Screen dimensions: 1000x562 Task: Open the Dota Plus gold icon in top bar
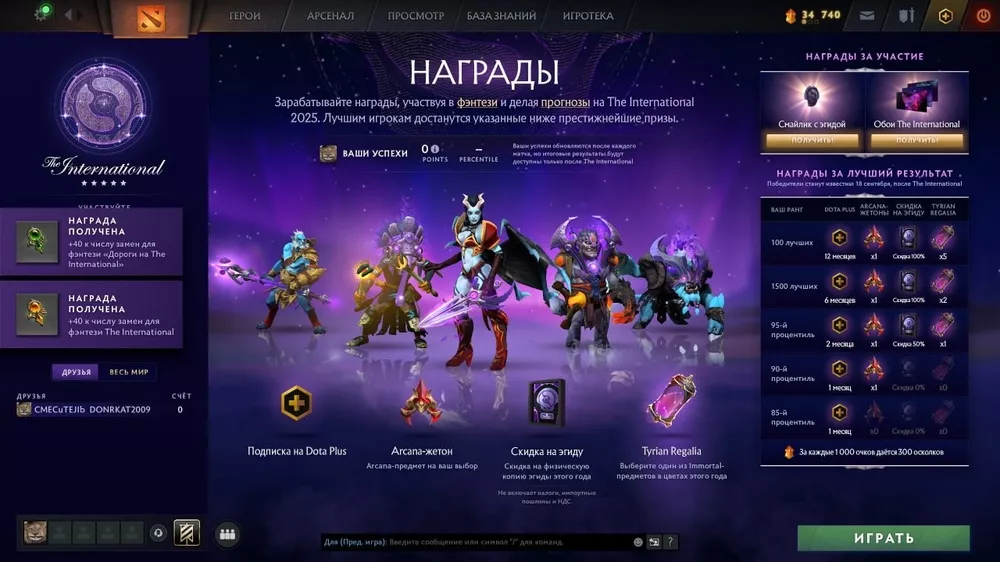pos(945,16)
